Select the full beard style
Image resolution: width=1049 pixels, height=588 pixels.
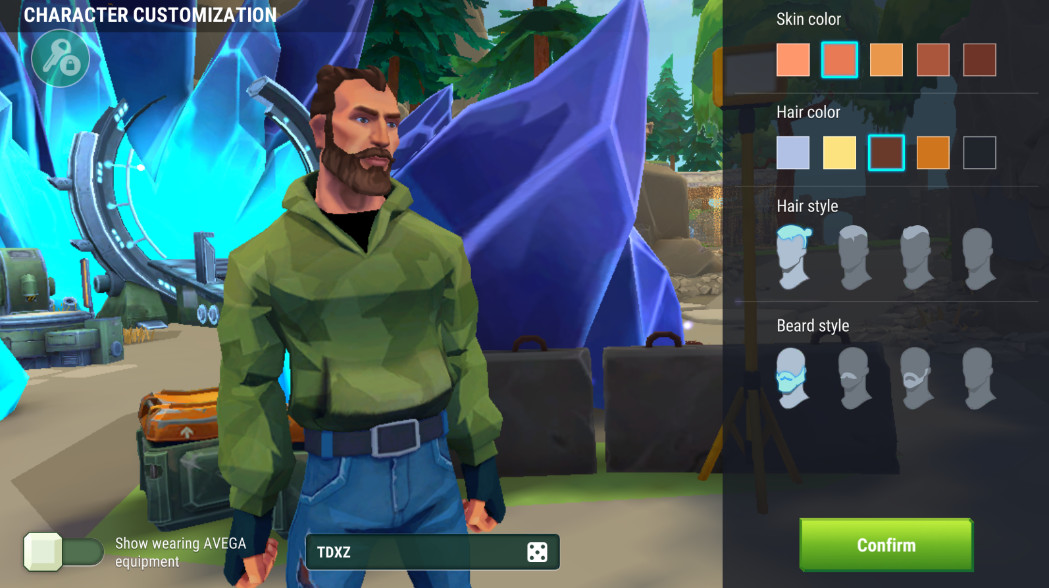click(791, 377)
